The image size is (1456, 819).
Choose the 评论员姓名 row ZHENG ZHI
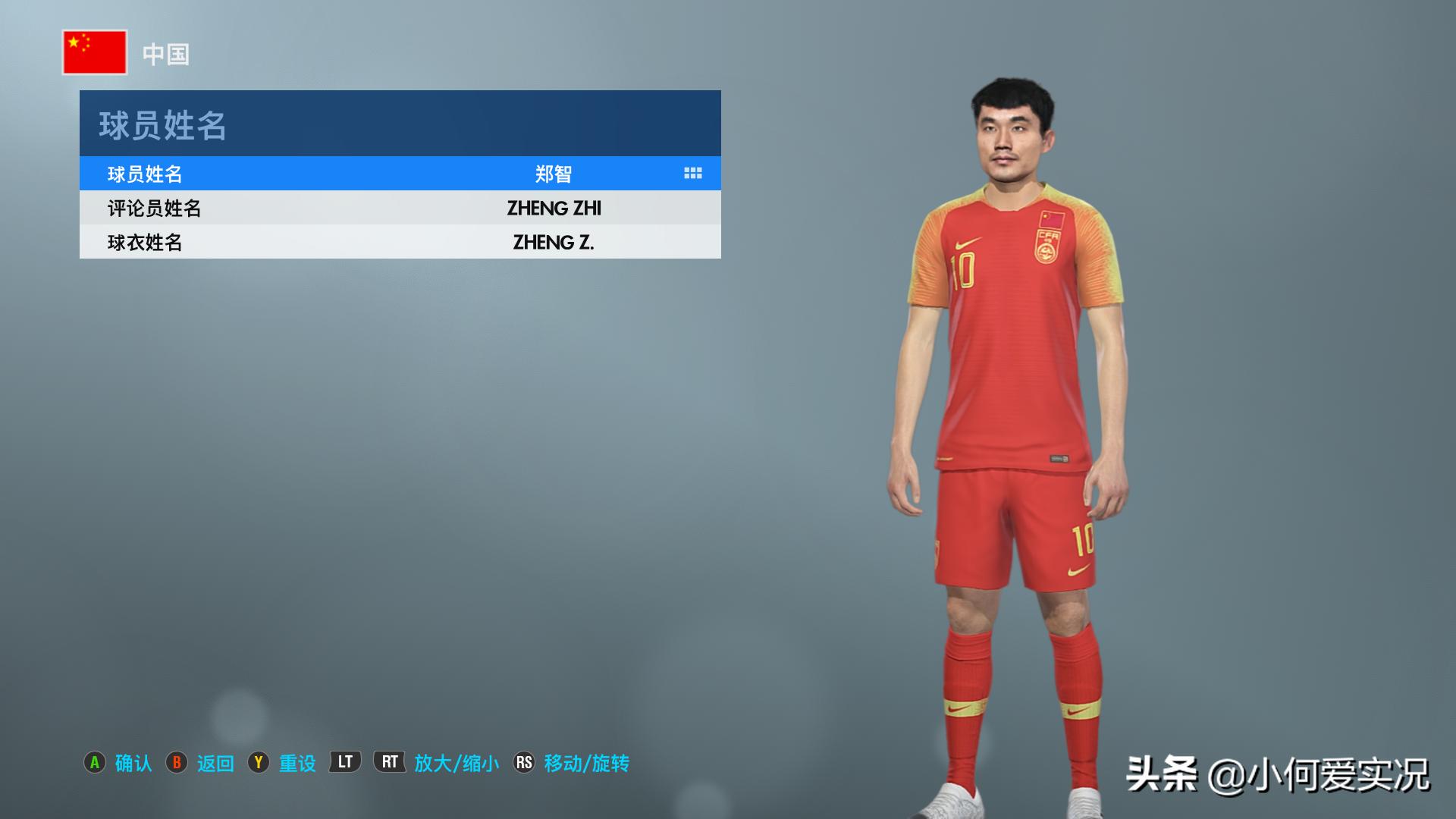[x=400, y=208]
